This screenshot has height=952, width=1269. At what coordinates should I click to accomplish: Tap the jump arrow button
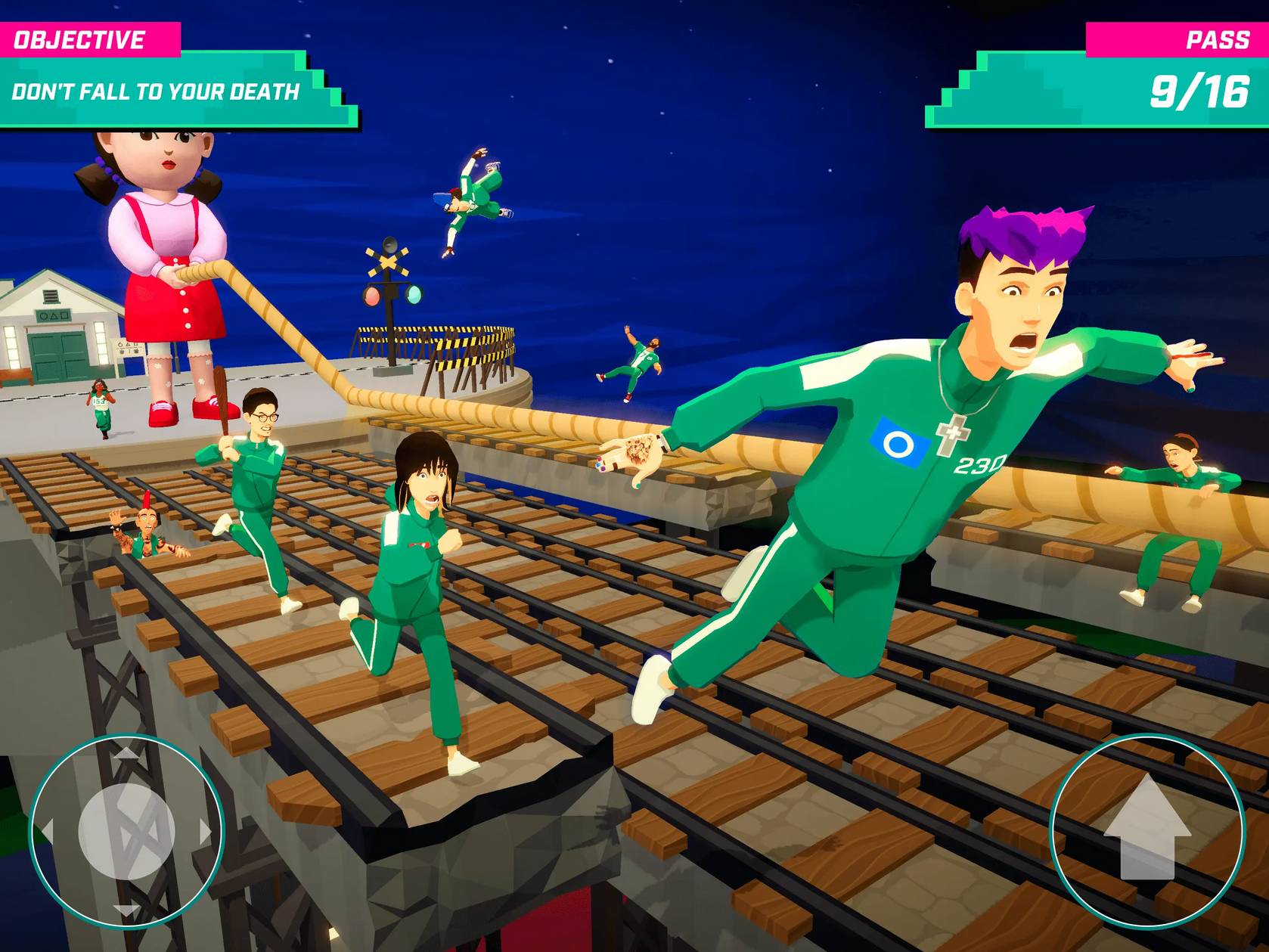(1146, 830)
